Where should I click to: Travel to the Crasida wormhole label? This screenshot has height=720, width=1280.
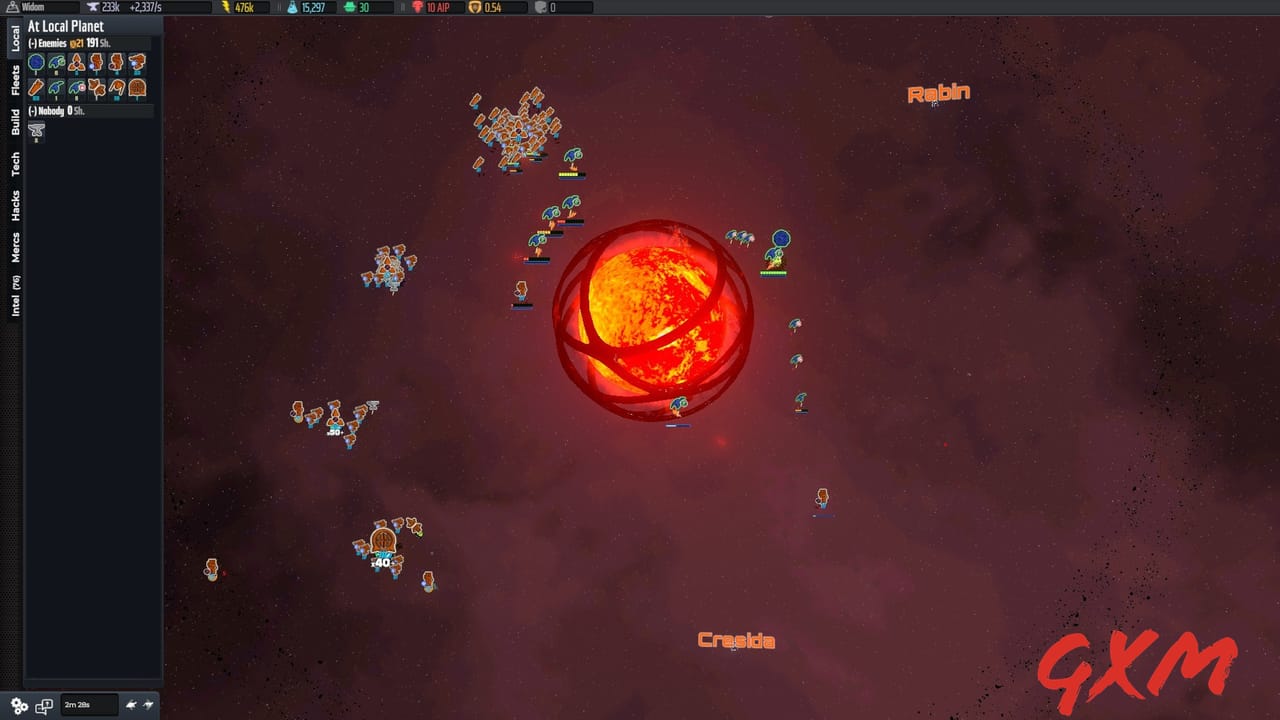[736, 640]
